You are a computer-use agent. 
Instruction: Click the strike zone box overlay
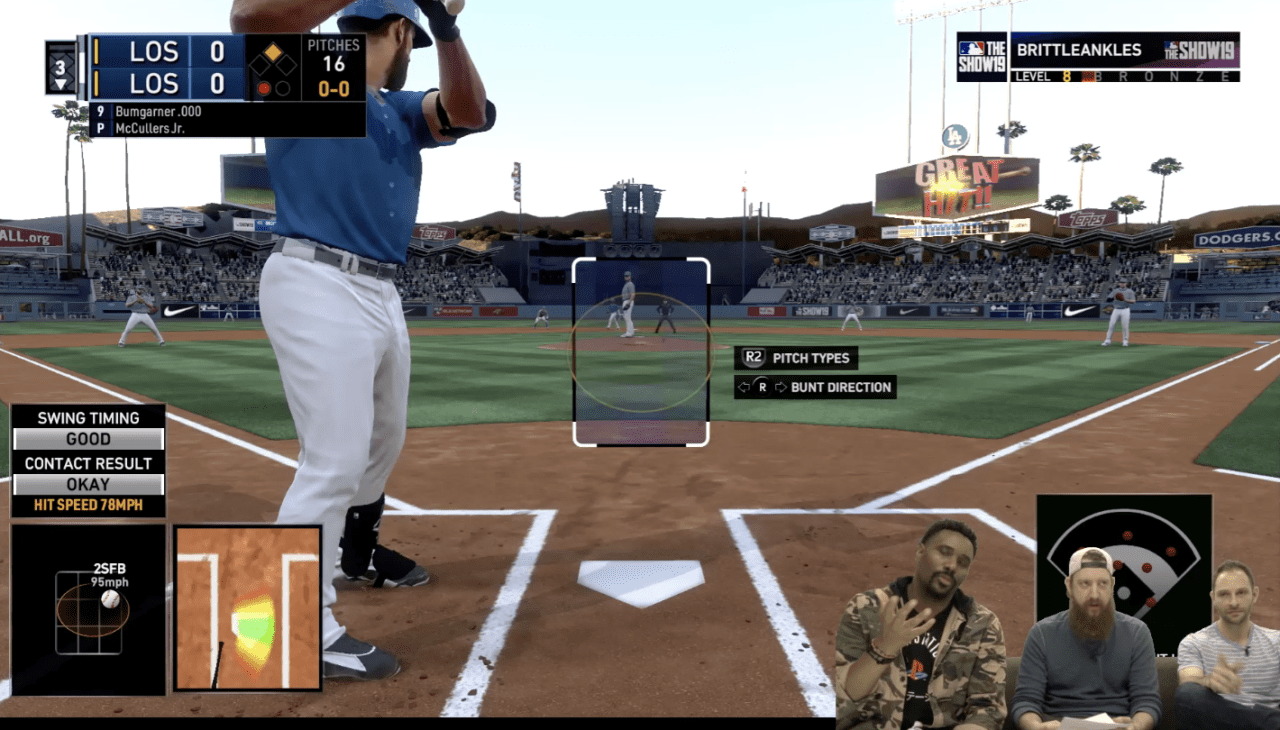click(x=640, y=351)
